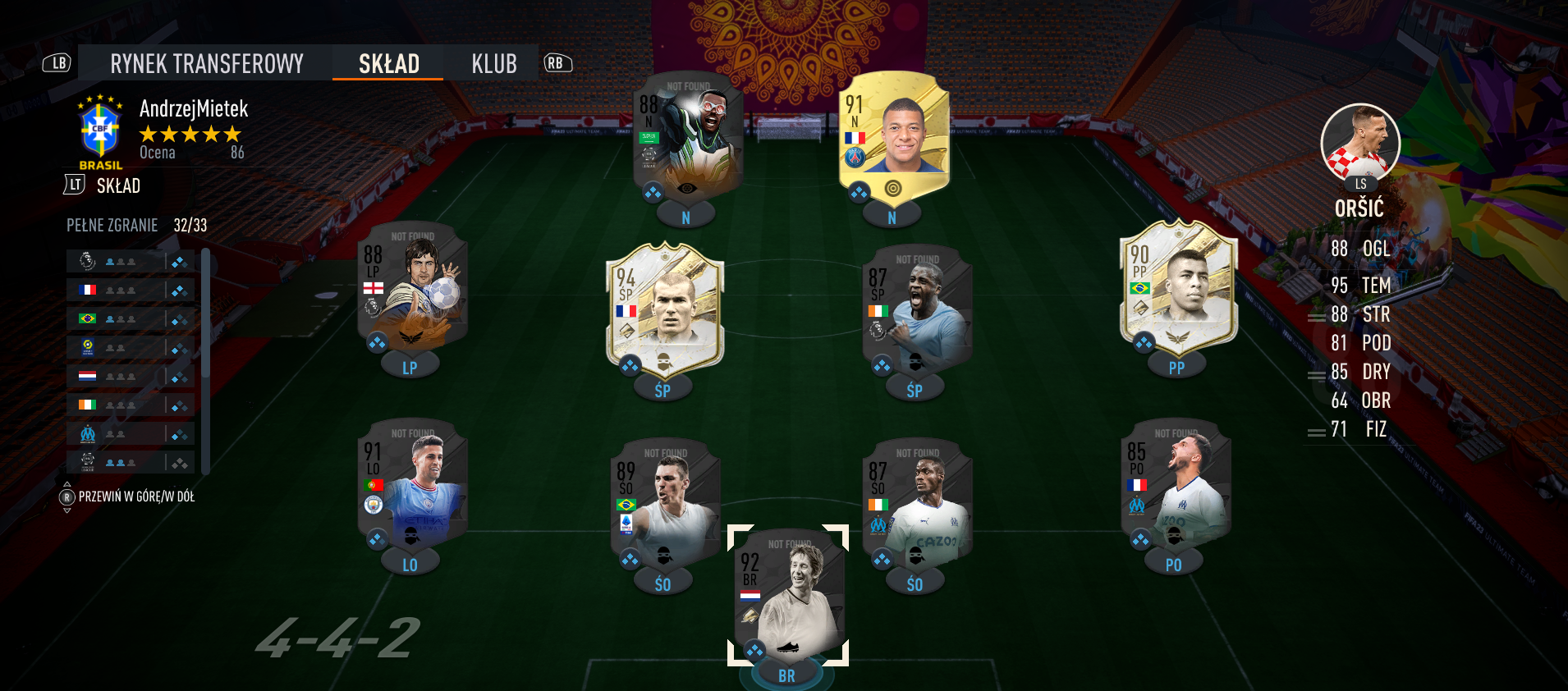Open the Klub tab

click(x=493, y=63)
